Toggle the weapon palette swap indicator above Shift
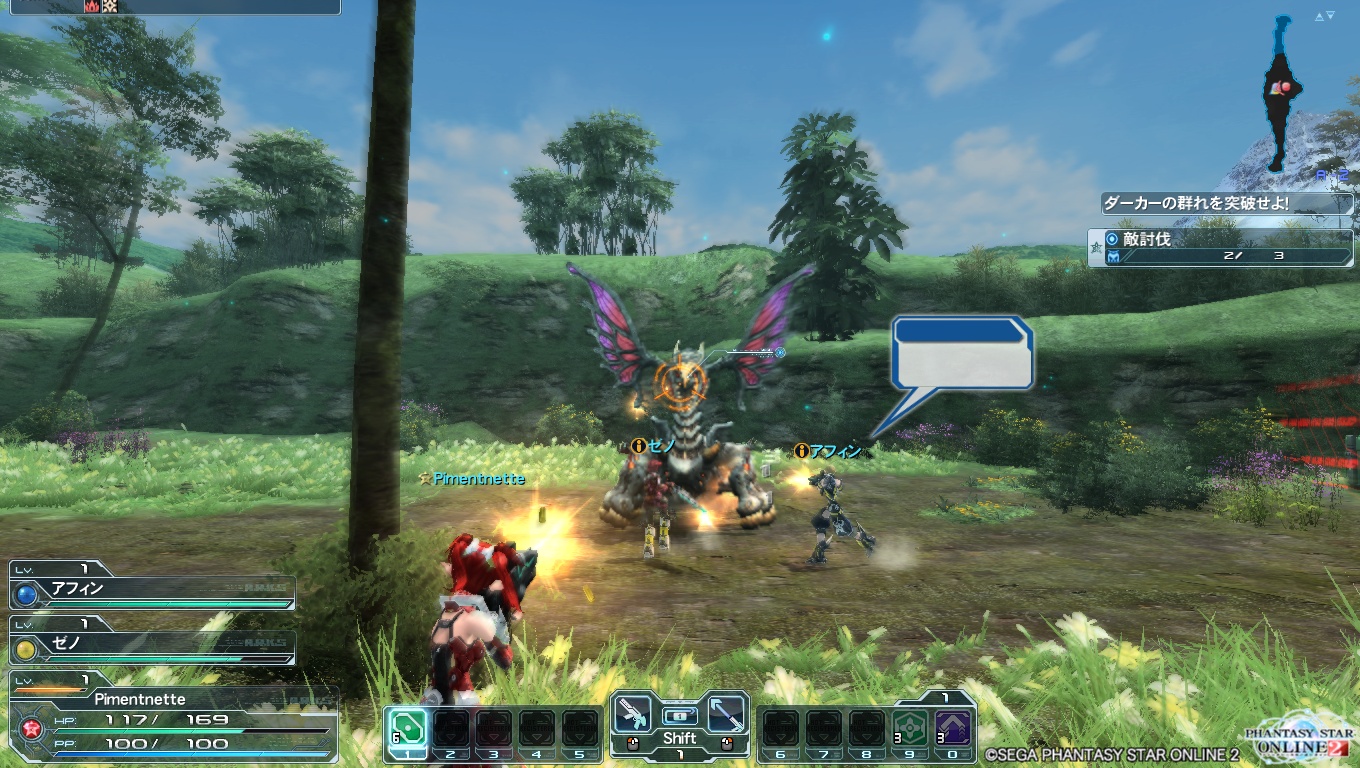Image resolution: width=1360 pixels, height=768 pixels. pos(680,716)
